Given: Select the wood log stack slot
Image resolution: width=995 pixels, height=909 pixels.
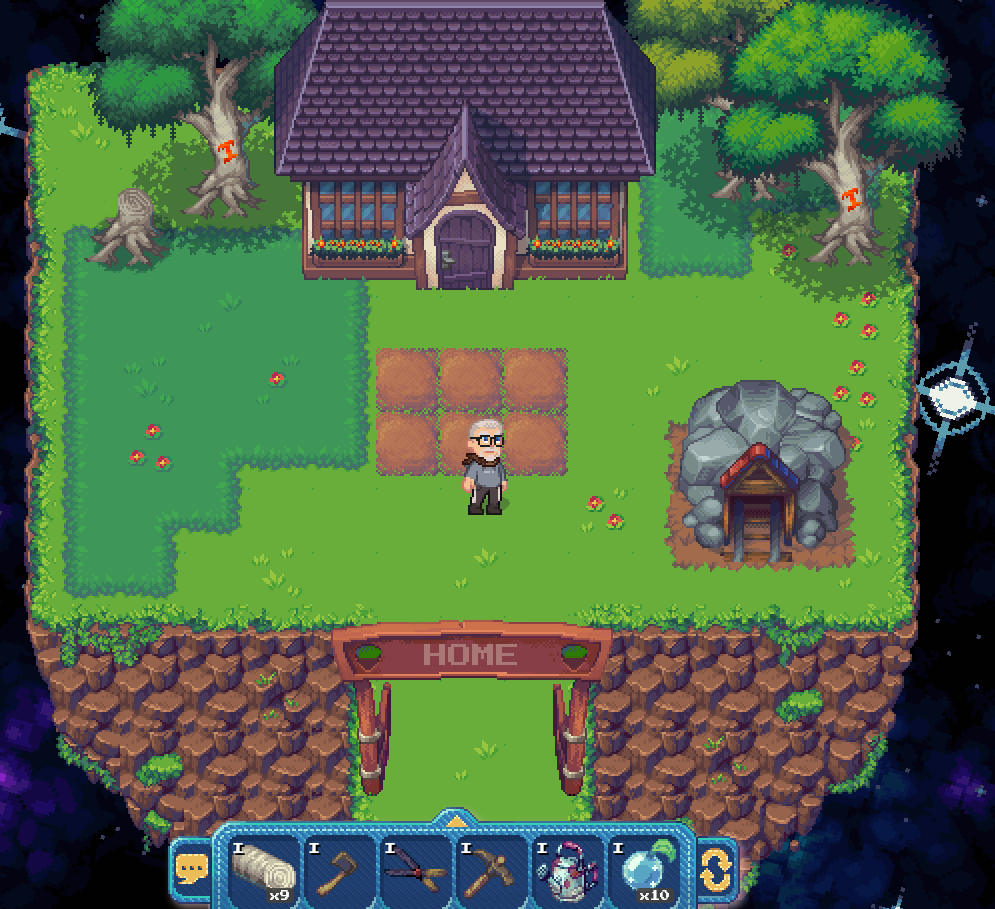Looking at the screenshot, I should pos(264,869).
